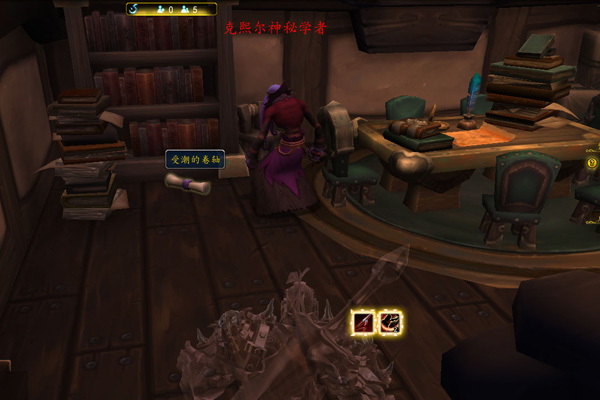Activate the red spear ability icon
600x400 pixels.
tap(363, 322)
